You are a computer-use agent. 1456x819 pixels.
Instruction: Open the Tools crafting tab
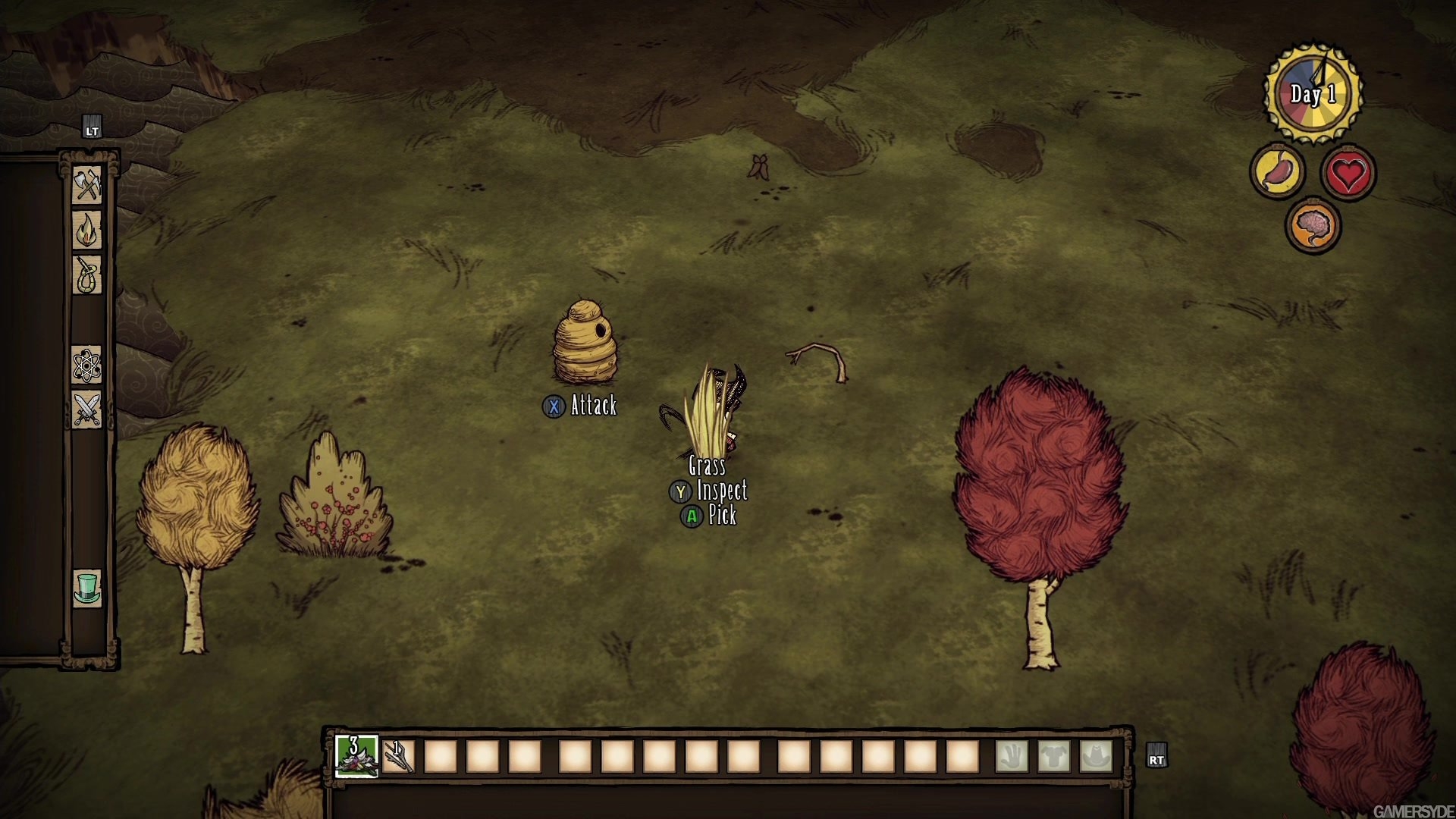pyautogui.click(x=87, y=184)
